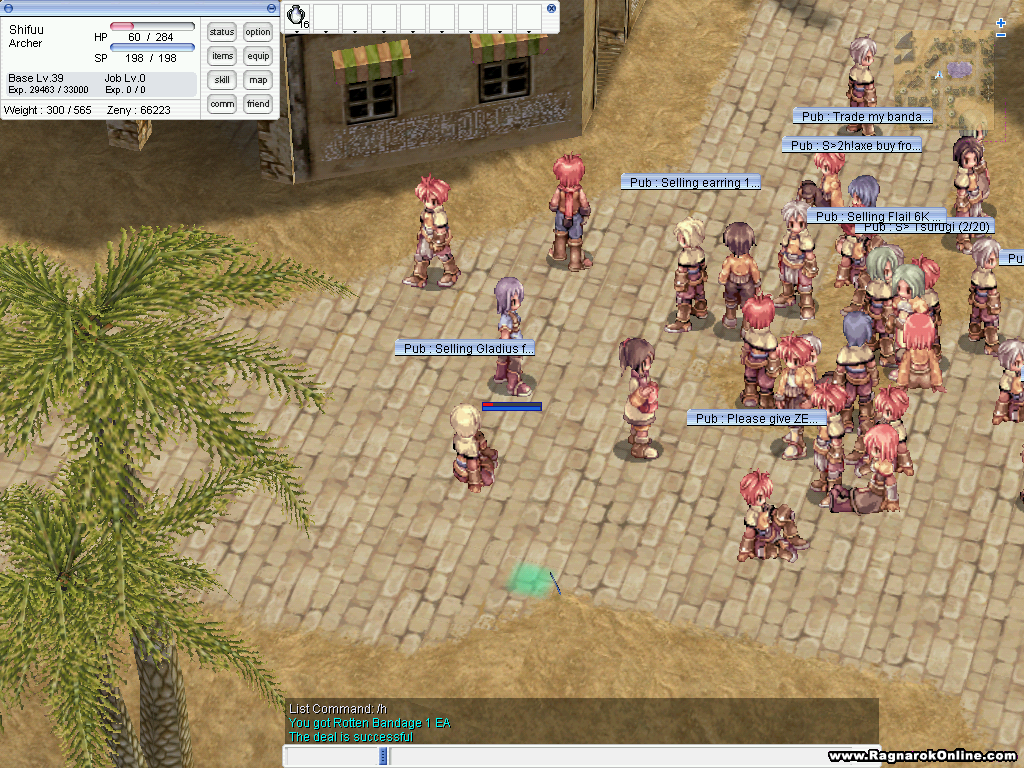Open the status window
The image size is (1024, 768).
[x=222, y=32]
